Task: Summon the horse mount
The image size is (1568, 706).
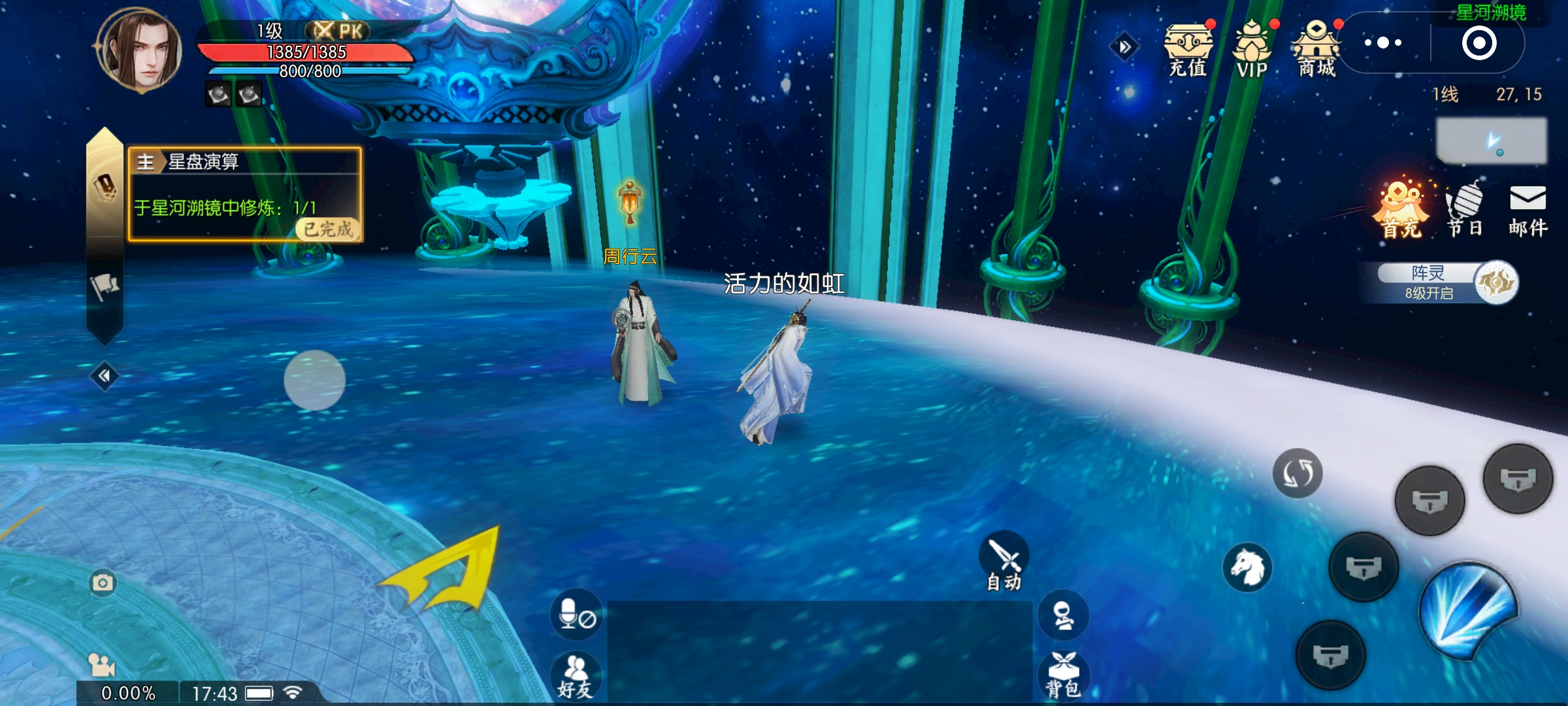Action: pyautogui.click(x=1247, y=567)
